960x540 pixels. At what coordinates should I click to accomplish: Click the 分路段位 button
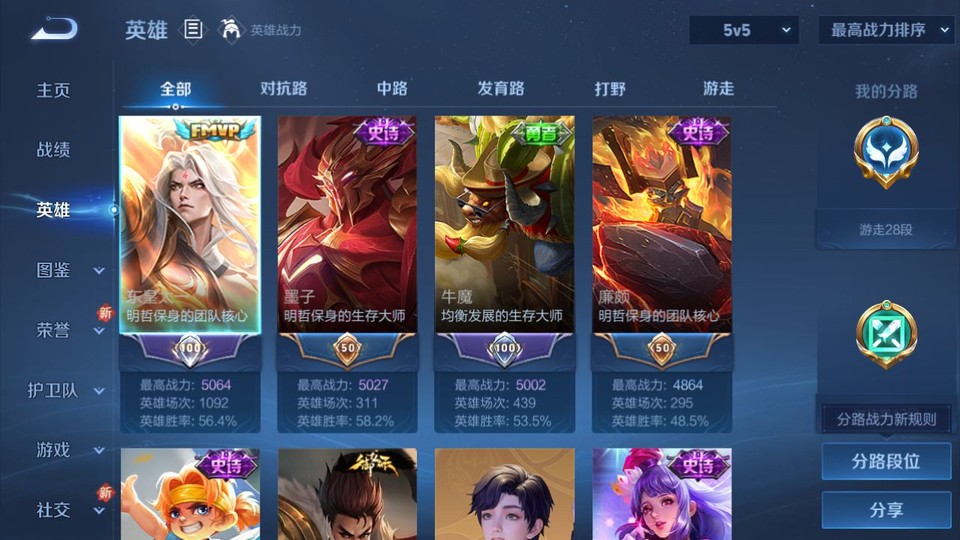point(886,462)
